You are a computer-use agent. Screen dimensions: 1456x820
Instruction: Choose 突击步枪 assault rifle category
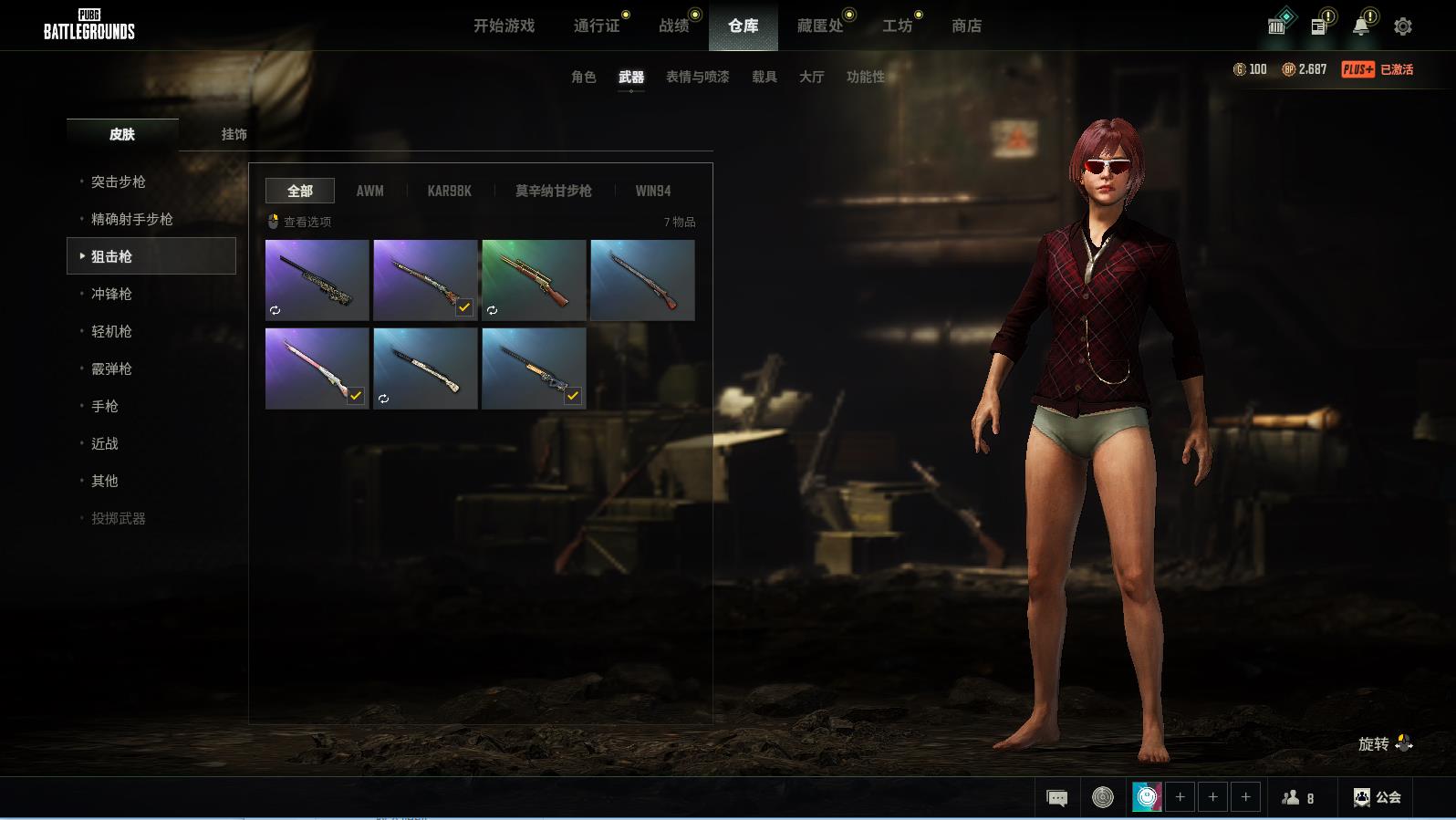point(119,182)
